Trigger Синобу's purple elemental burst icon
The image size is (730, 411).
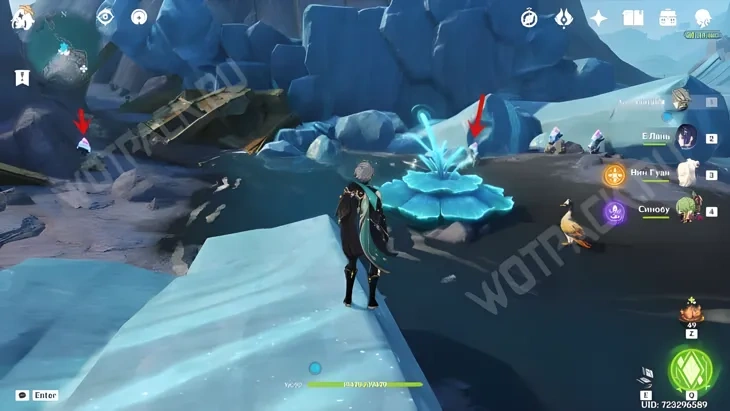[x=613, y=212]
